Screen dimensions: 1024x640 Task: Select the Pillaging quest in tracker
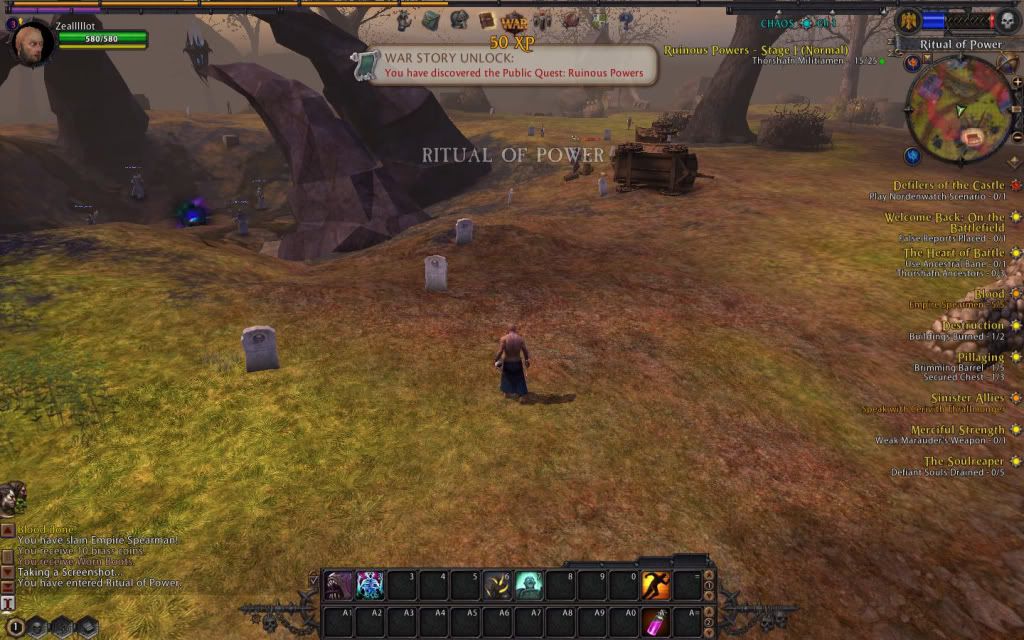pyautogui.click(x=980, y=357)
